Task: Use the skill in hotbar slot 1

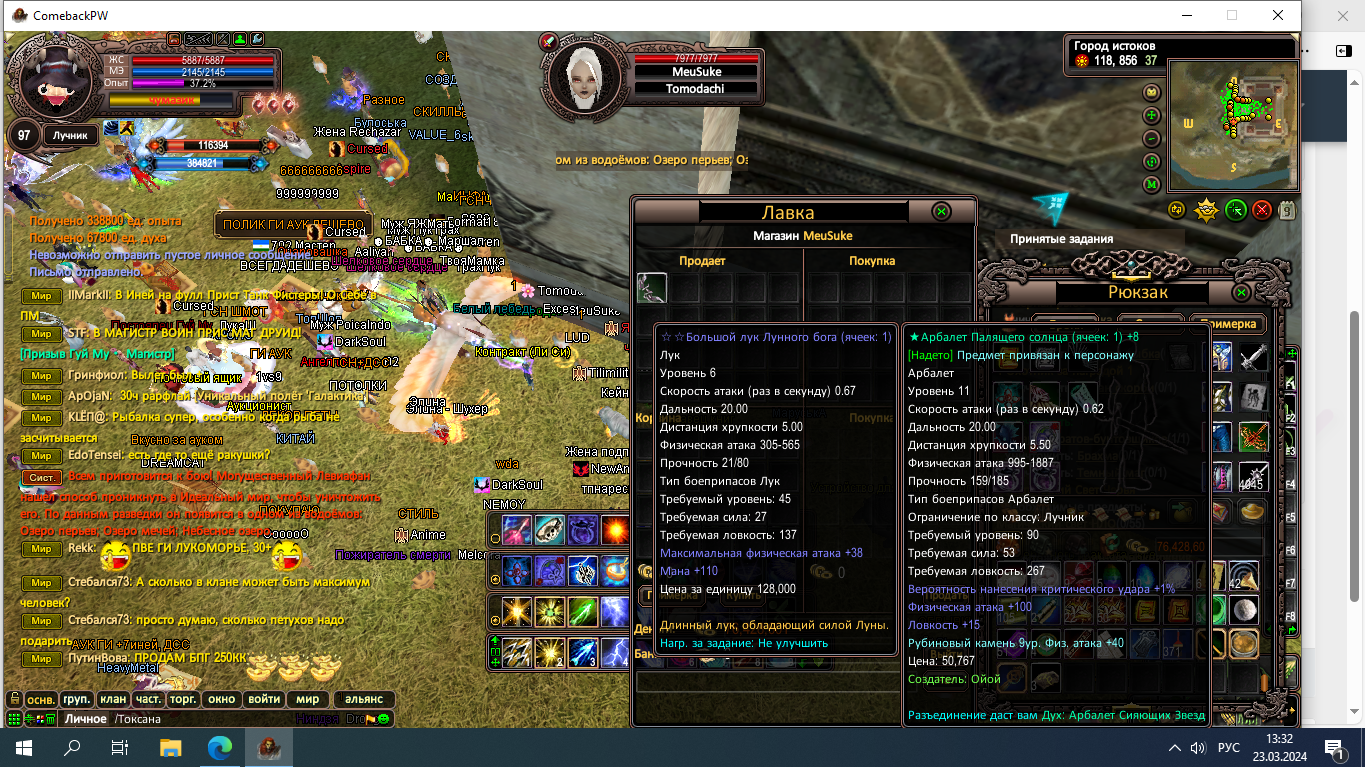Action: 517,653
